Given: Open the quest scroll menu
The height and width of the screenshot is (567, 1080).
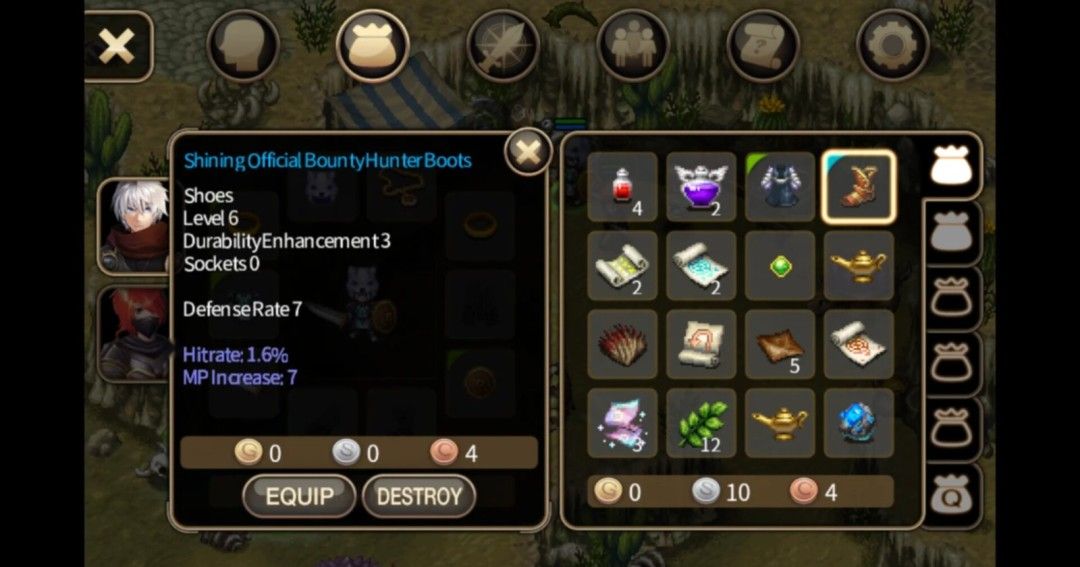Looking at the screenshot, I should [763, 45].
